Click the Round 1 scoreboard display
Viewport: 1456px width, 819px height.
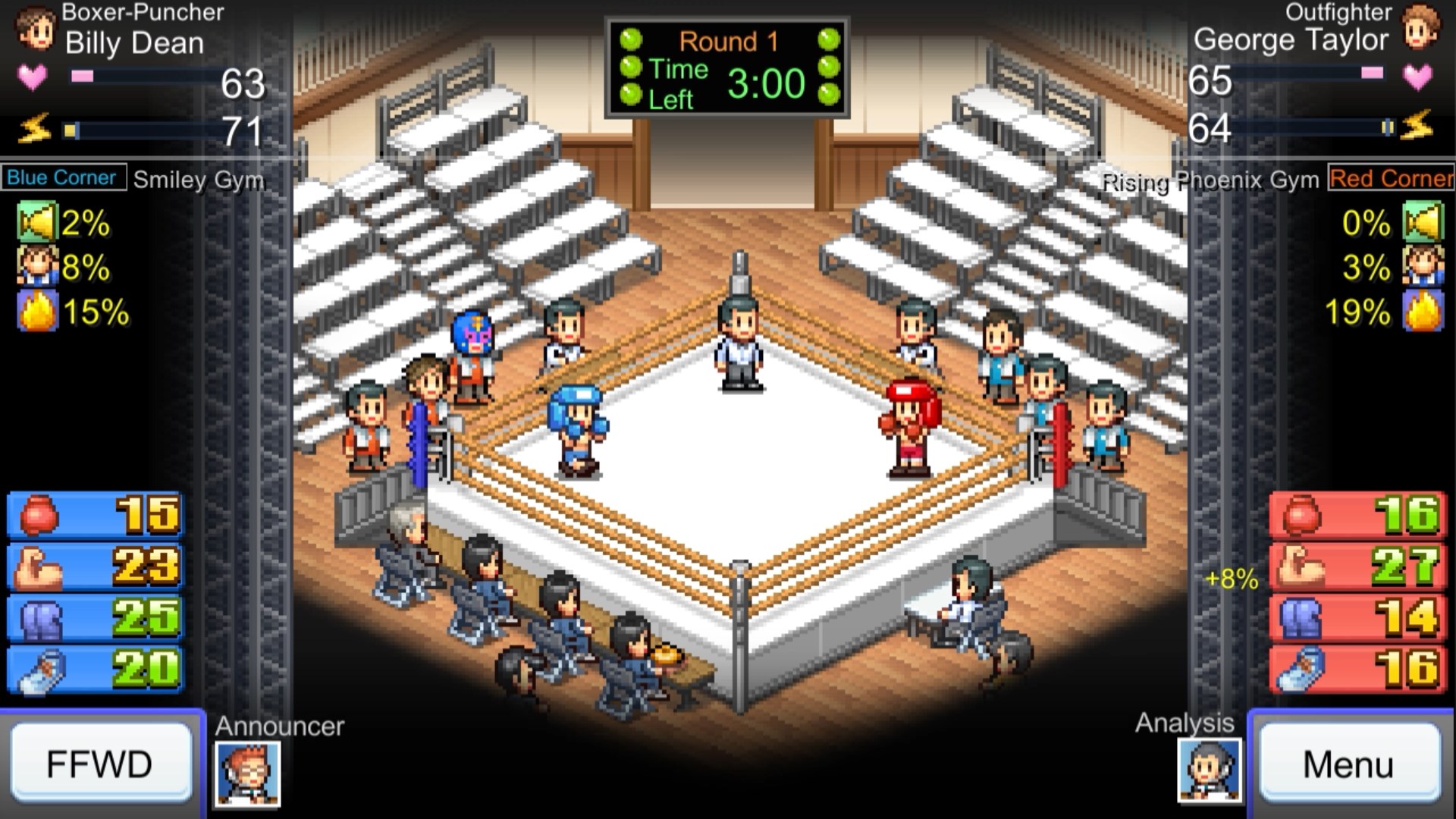[726, 68]
